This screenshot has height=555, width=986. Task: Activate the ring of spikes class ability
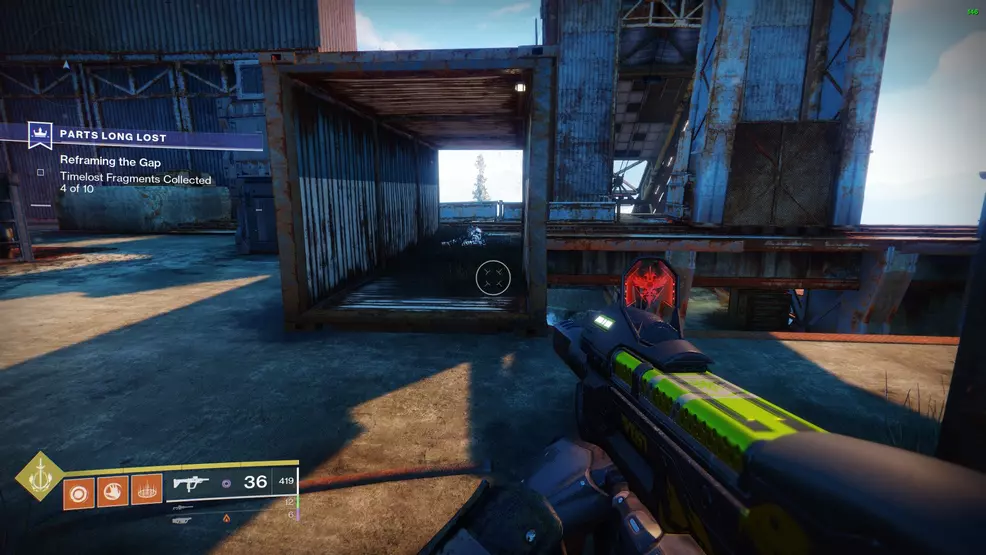click(146, 492)
